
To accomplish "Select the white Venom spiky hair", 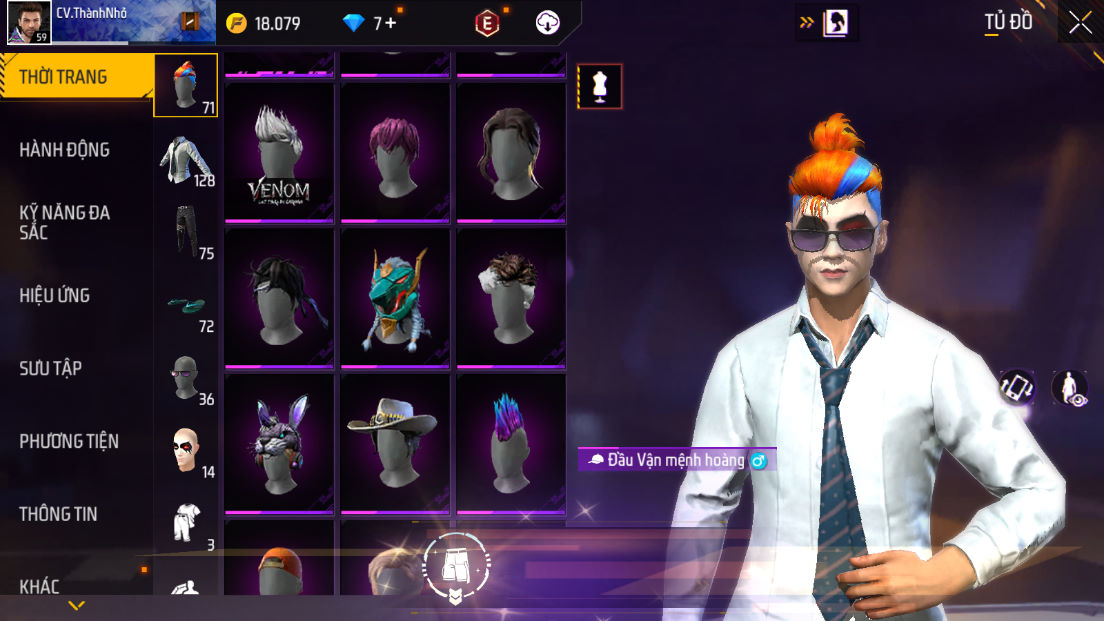I will [x=279, y=153].
